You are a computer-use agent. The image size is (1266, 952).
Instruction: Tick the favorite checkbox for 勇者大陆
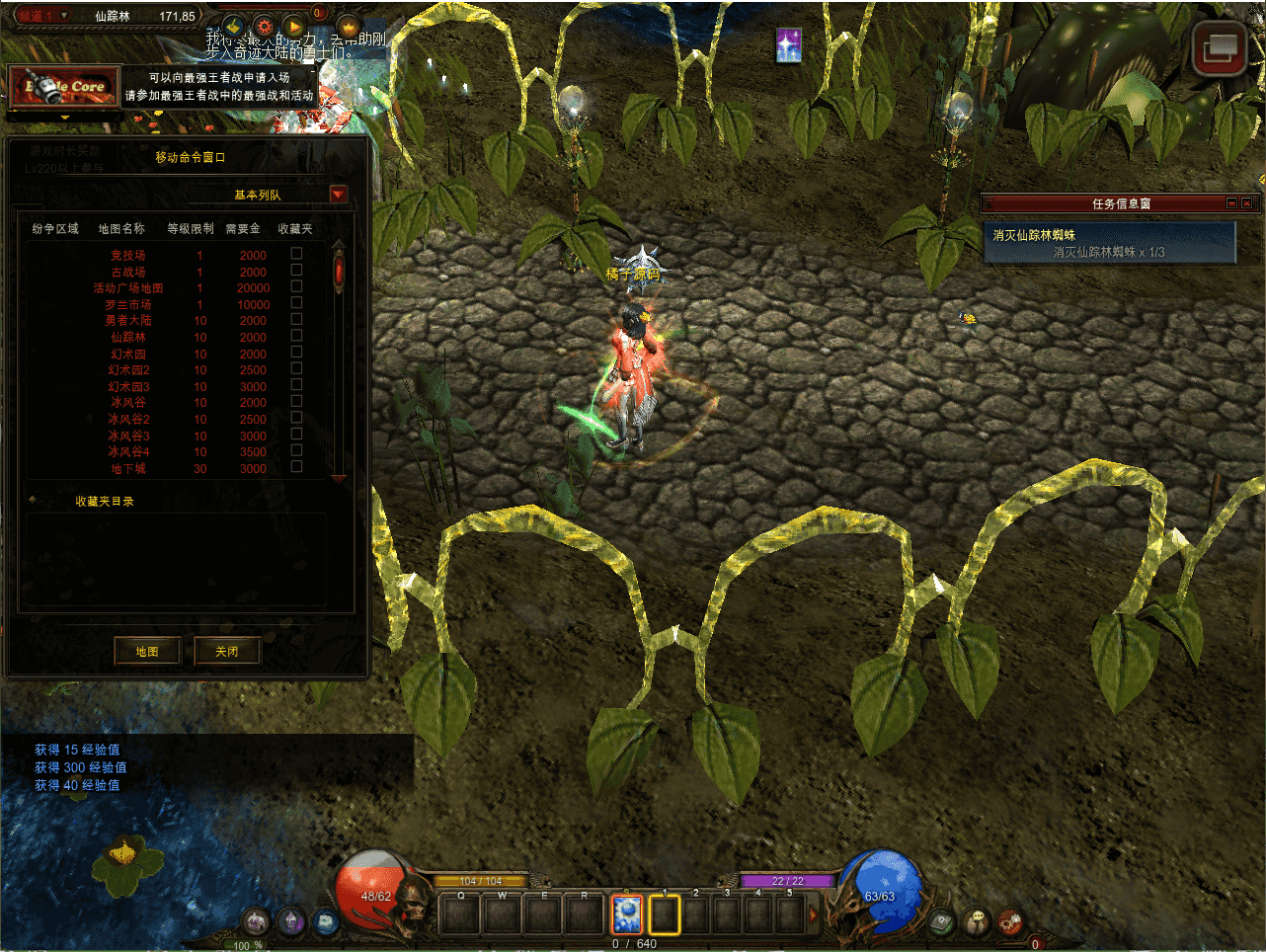pos(296,319)
